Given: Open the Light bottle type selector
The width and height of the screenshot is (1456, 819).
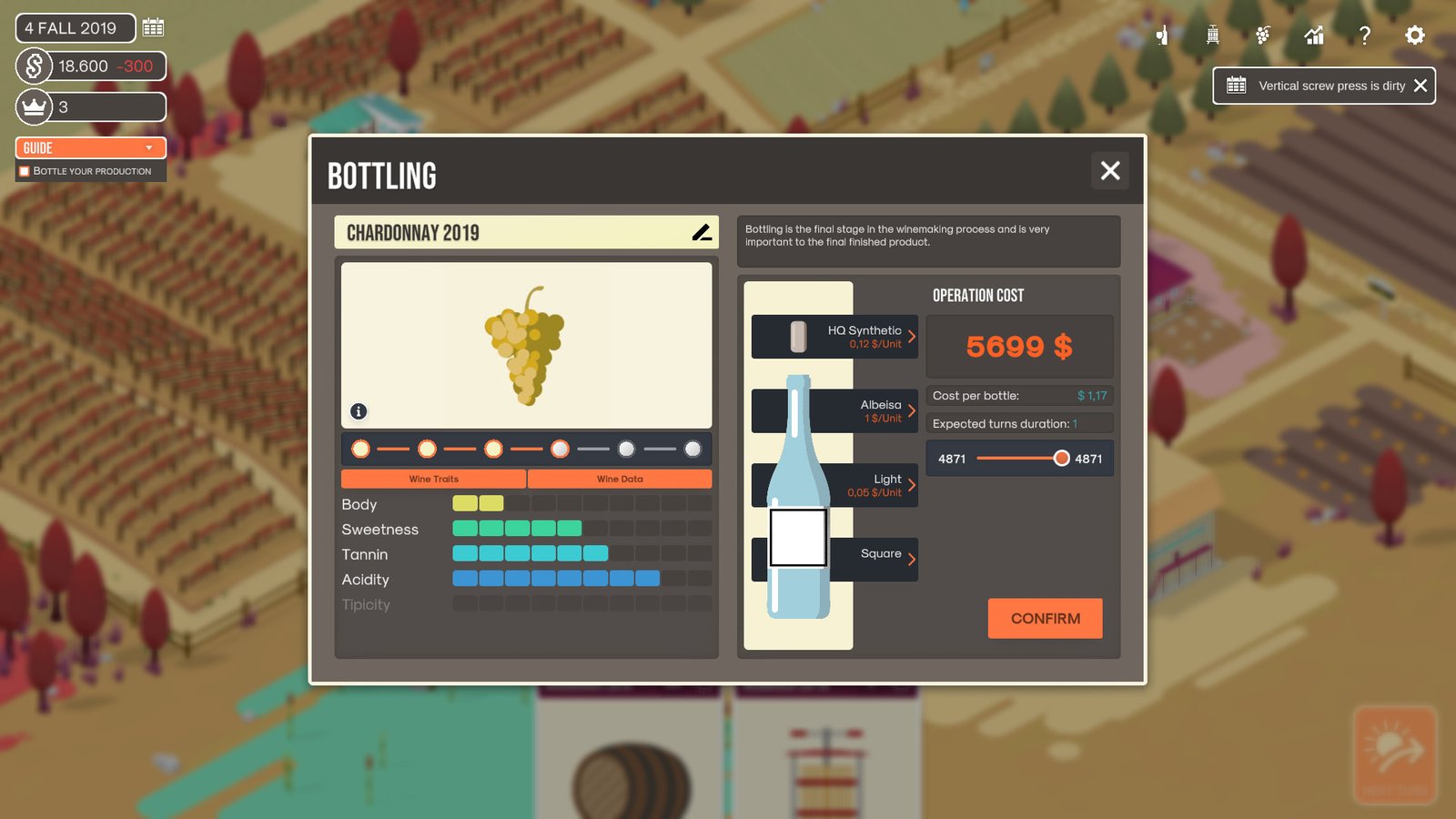Looking at the screenshot, I should 833,485.
